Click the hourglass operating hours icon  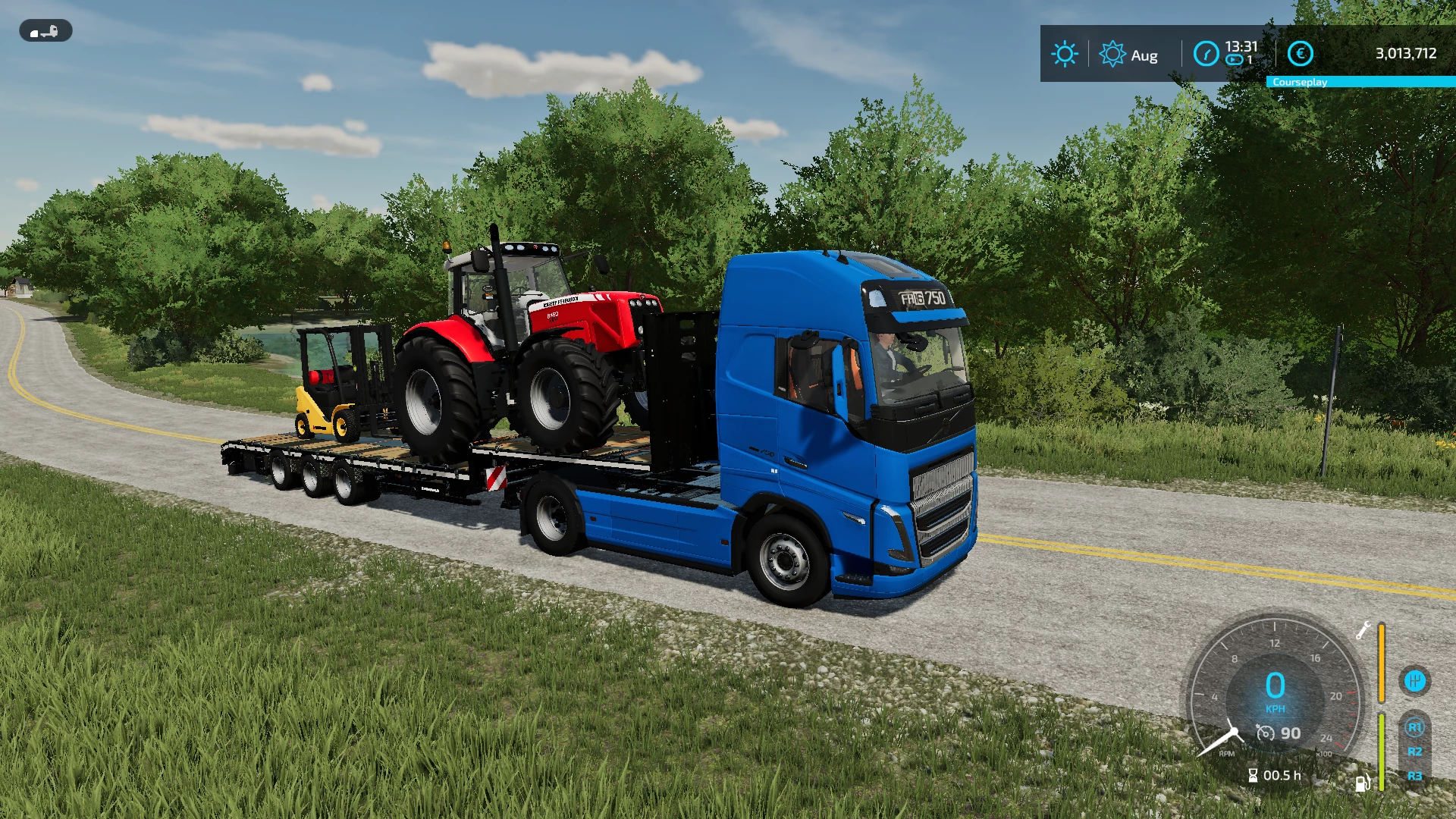pos(1253,775)
